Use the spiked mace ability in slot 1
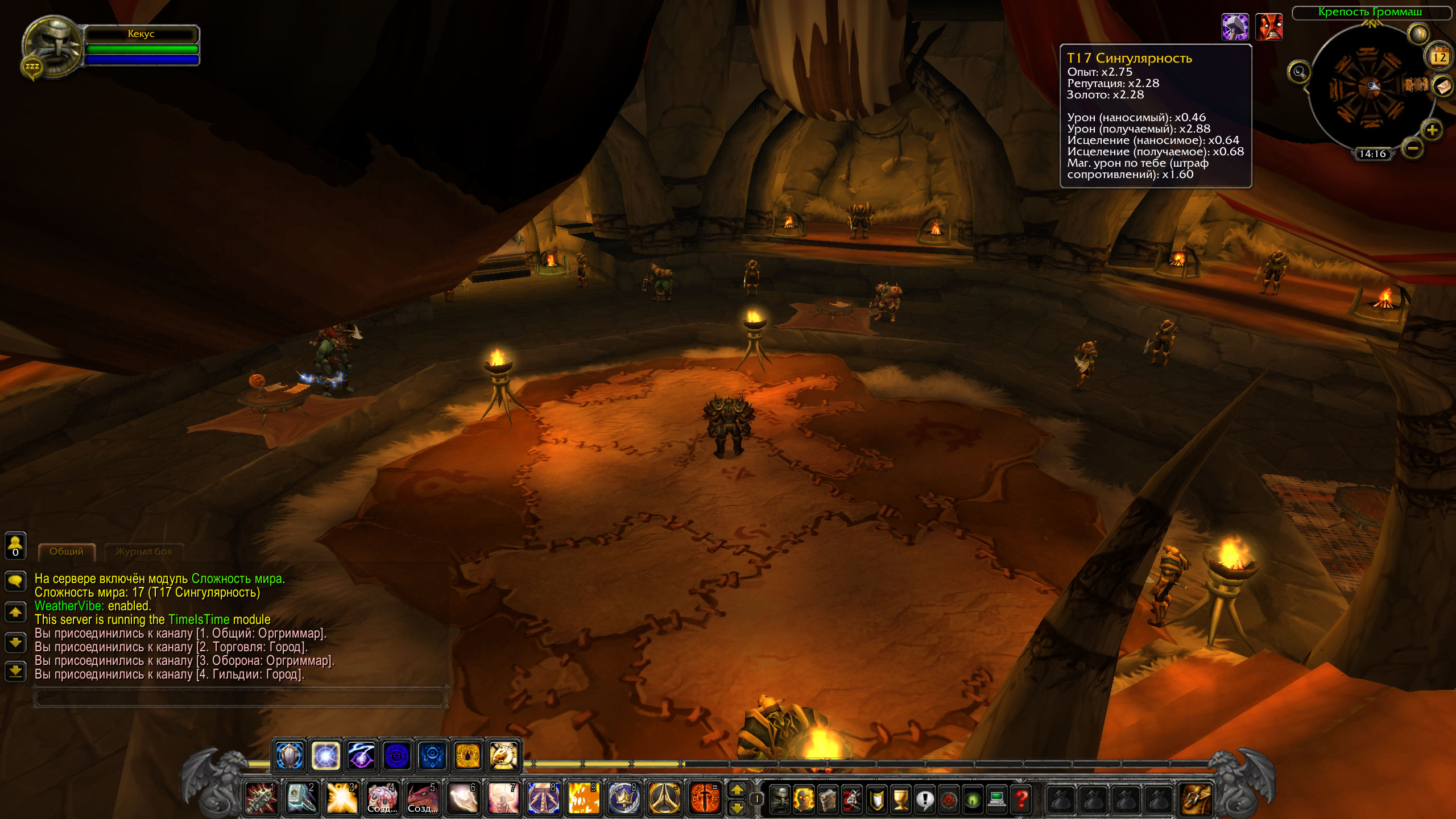The height and width of the screenshot is (819, 1456). click(x=260, y=798)
